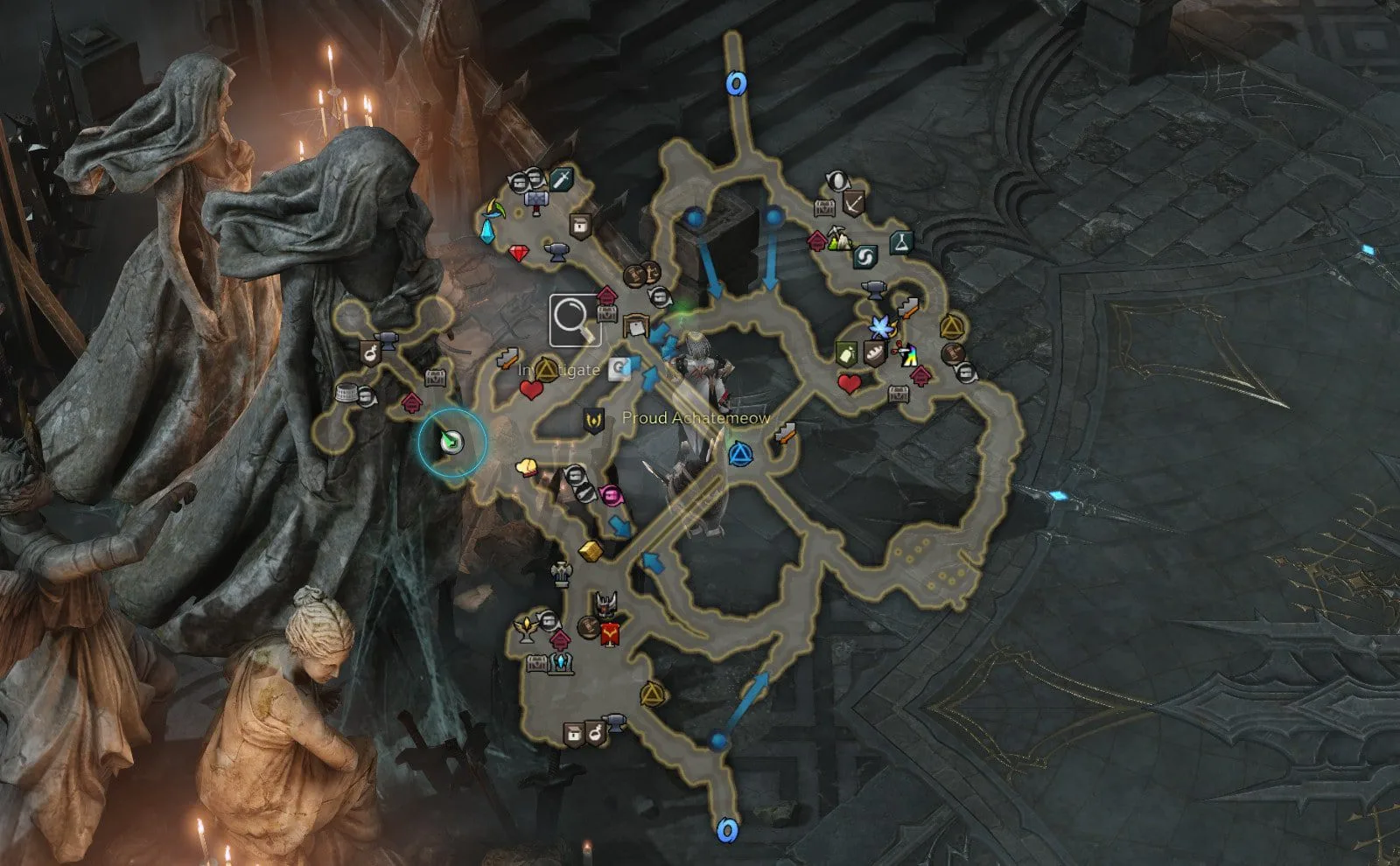Viewport: 1400px width, 866px height.
Task: Select the blue portal at map's top exit
Action: 736,84
